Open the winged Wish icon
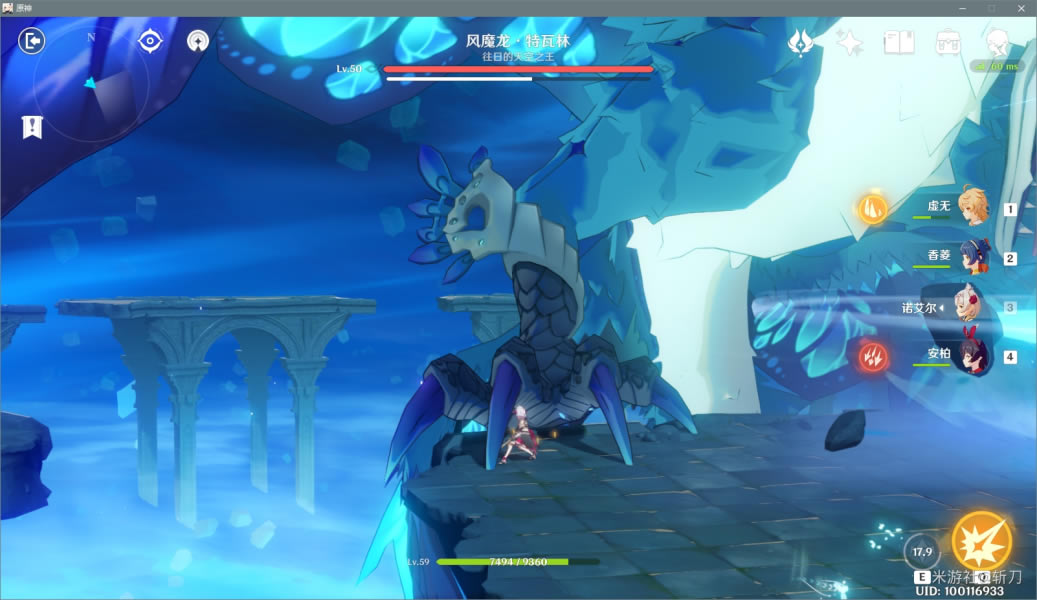Image resolution: width=1037 pixels, height=600 pixels. pos(800,41)
